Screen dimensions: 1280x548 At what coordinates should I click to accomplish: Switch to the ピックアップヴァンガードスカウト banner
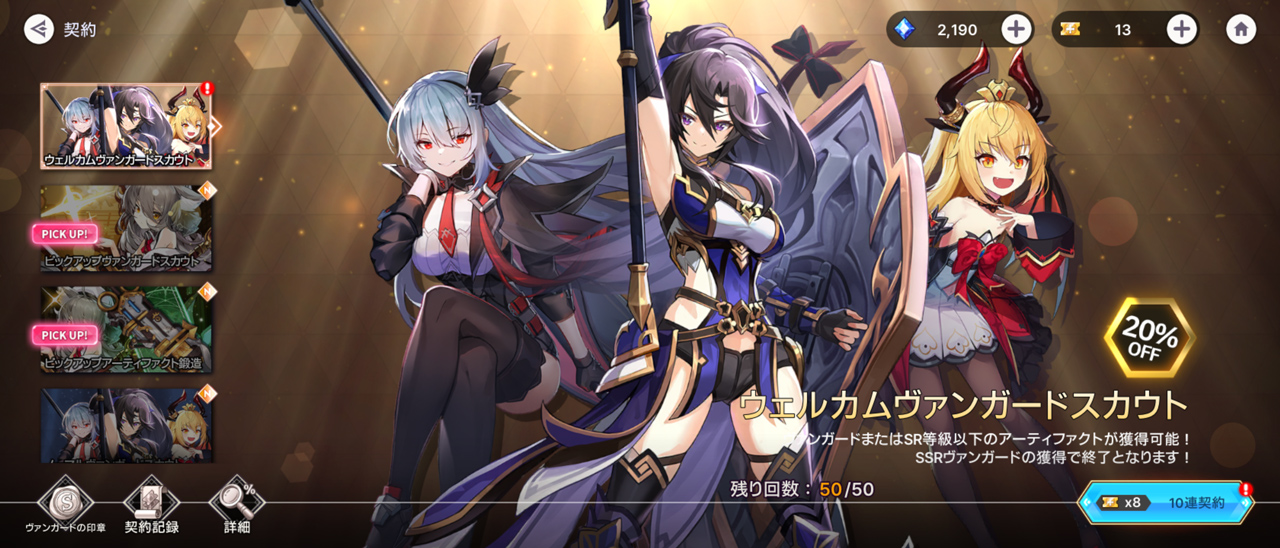coord(126,228)
